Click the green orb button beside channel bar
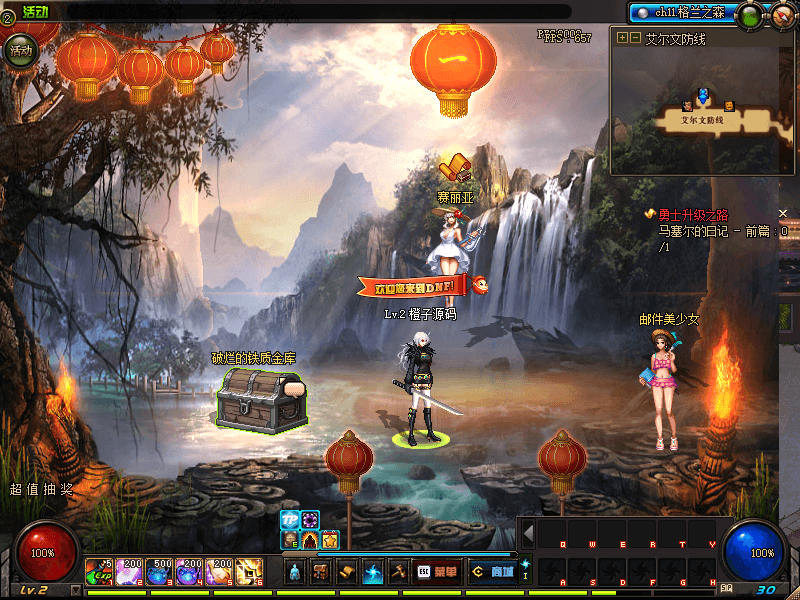This screenshot has height=600, width=800. [750, 15]
